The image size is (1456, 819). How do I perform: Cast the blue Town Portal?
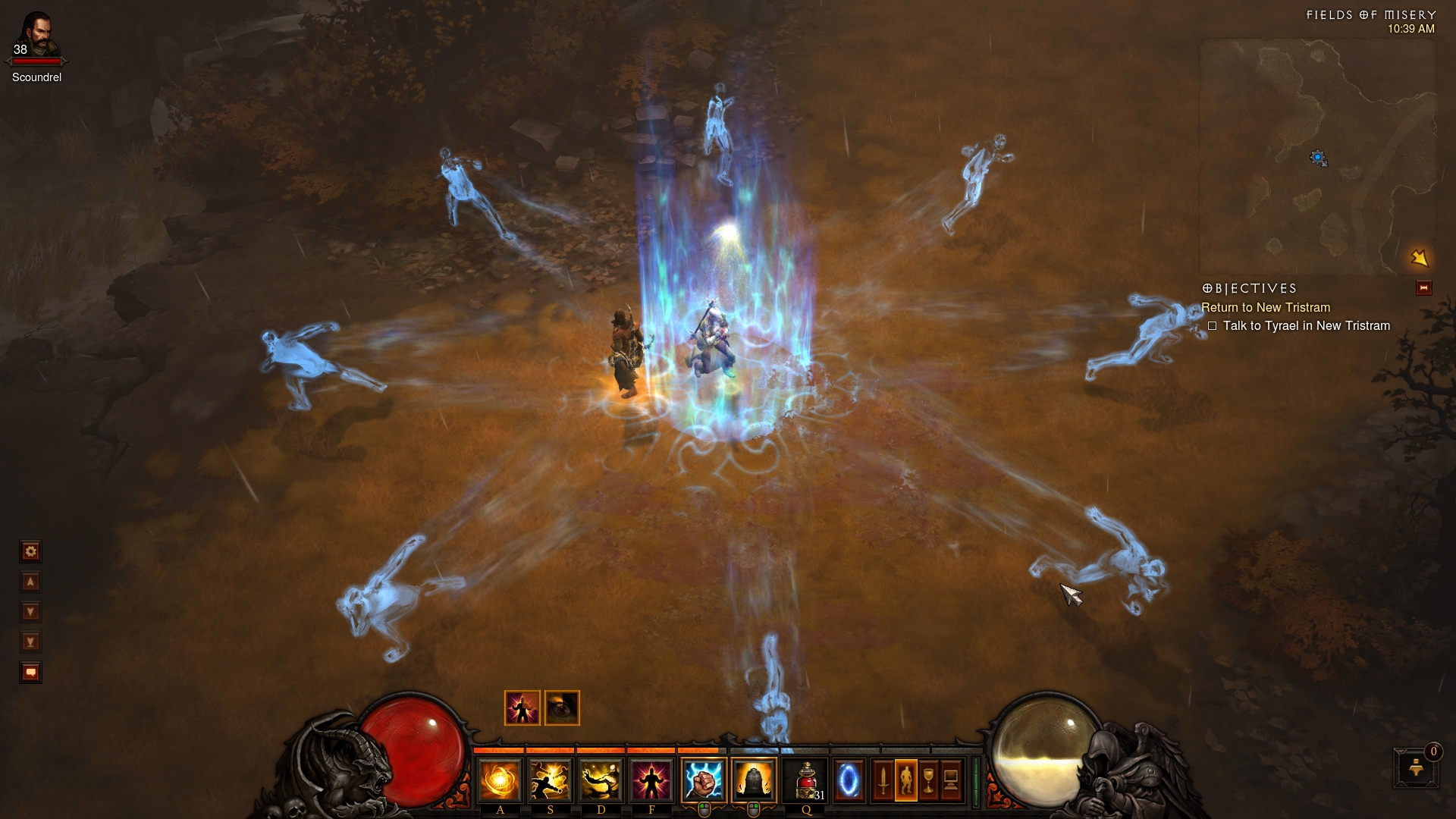(849, 780)
